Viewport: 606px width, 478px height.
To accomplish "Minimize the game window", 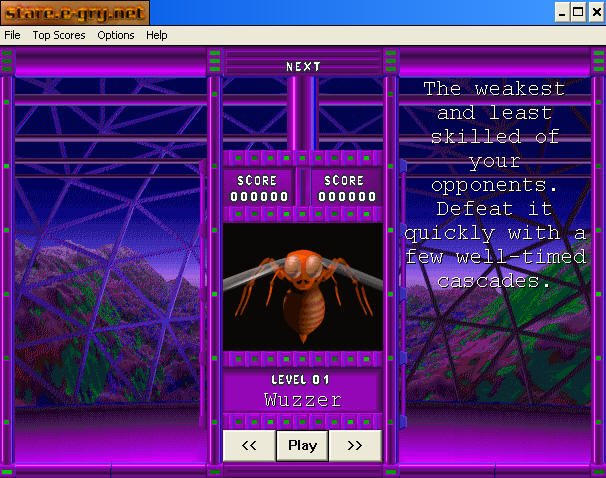I will [562, 12].
